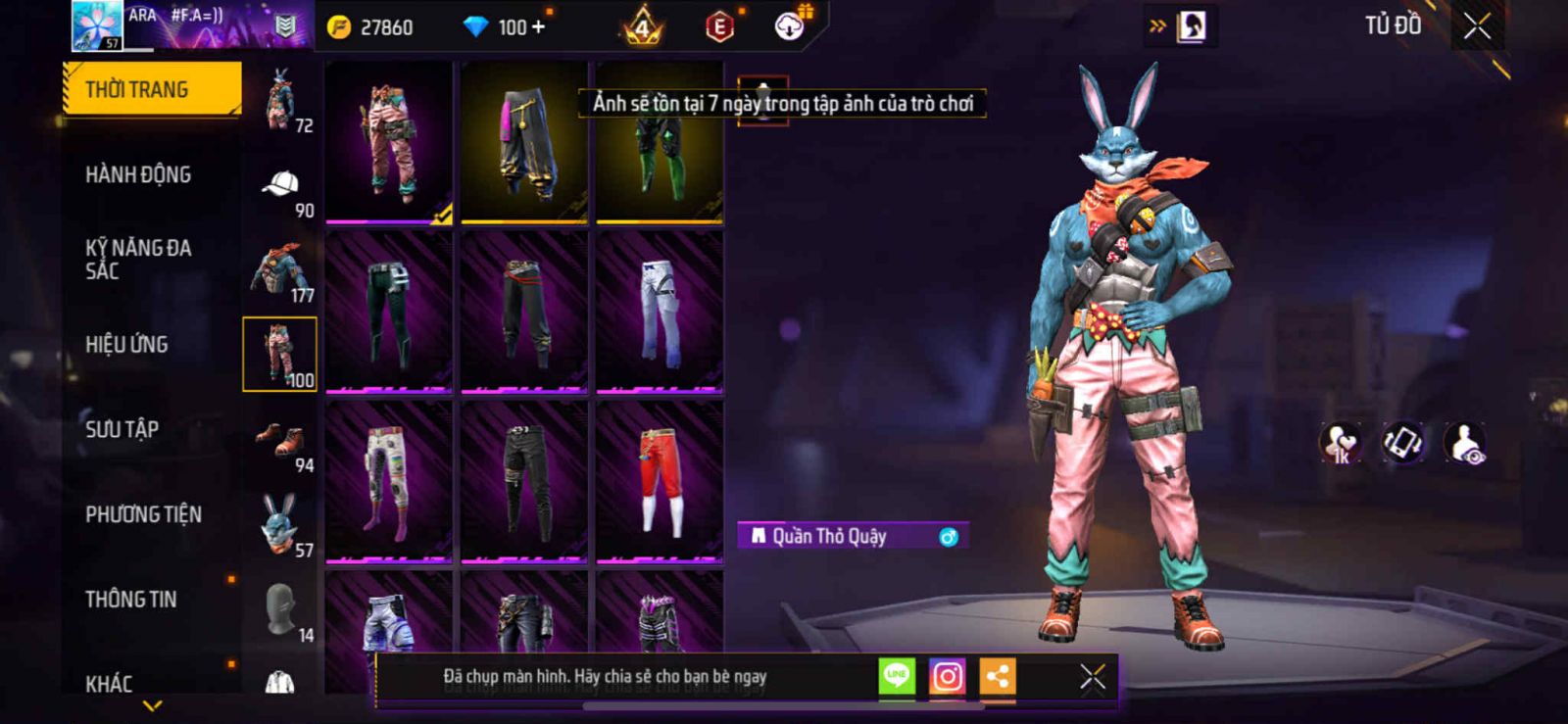Equip the red and white pants
The image size is (1568, 724).
[x=660, y=480]
